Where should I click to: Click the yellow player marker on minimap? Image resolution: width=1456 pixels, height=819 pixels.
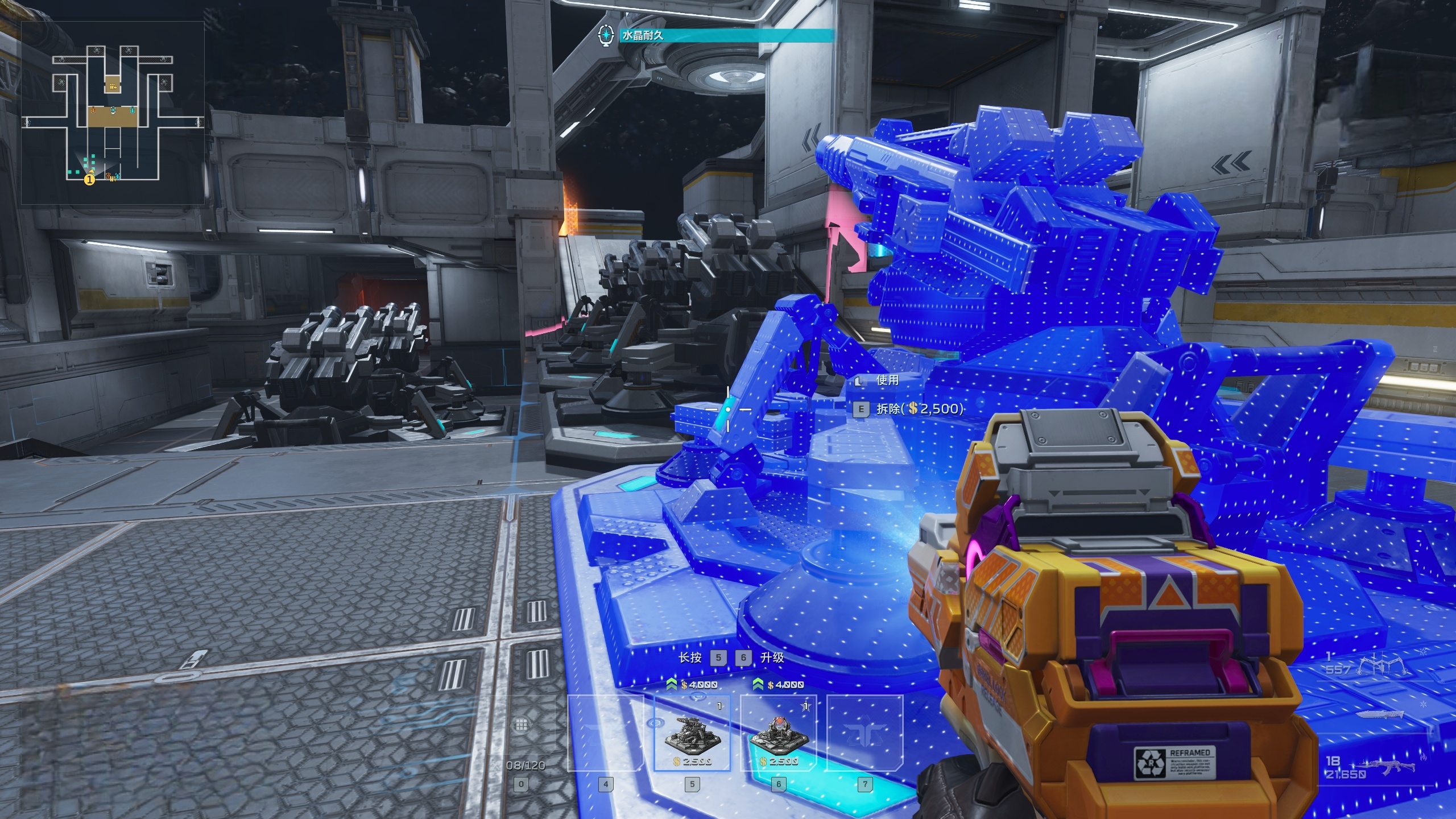[89, 180]
